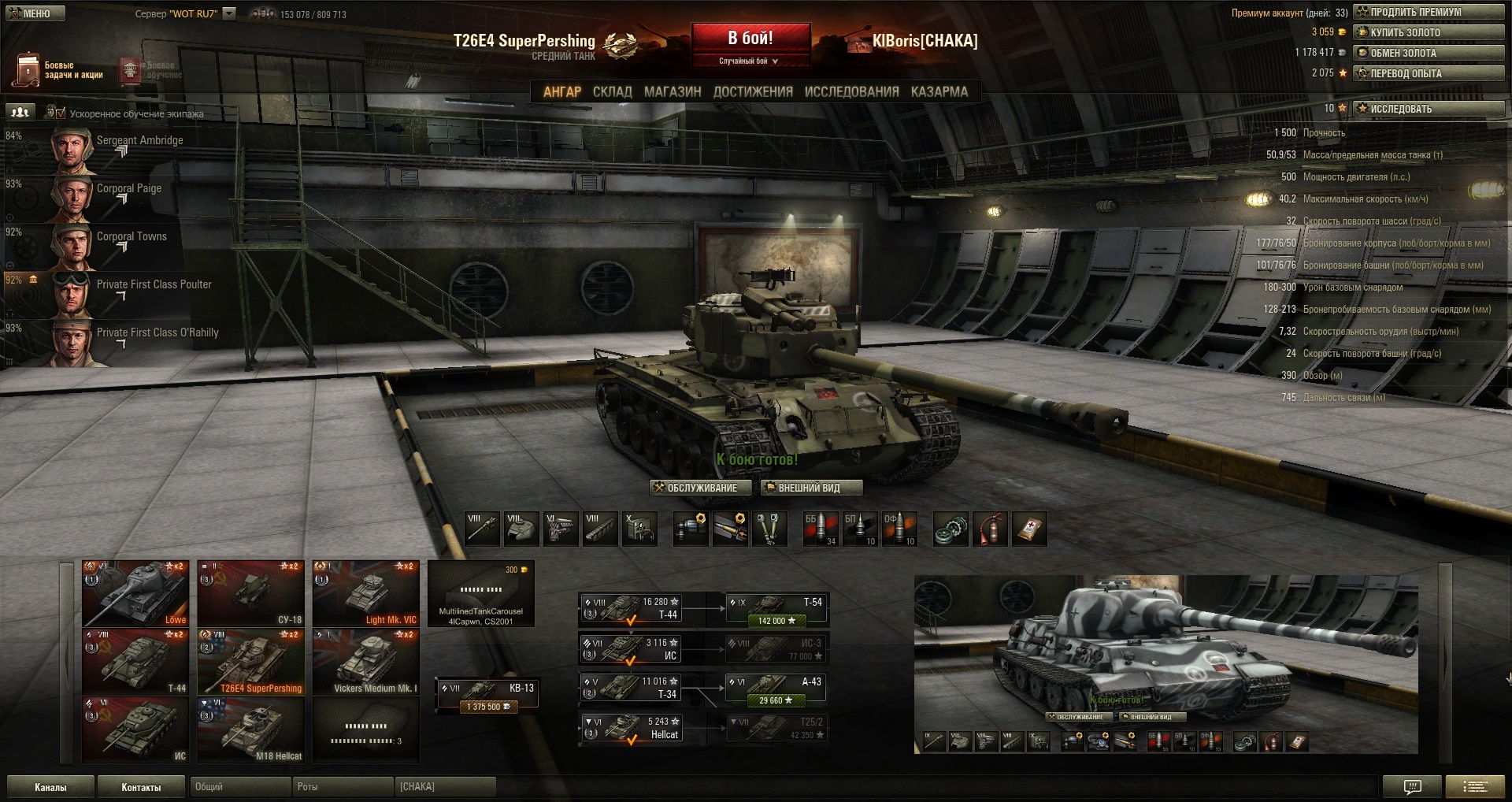Choose the M18 Hellcat tank tile
The image size is (1512, 802).
250,729
